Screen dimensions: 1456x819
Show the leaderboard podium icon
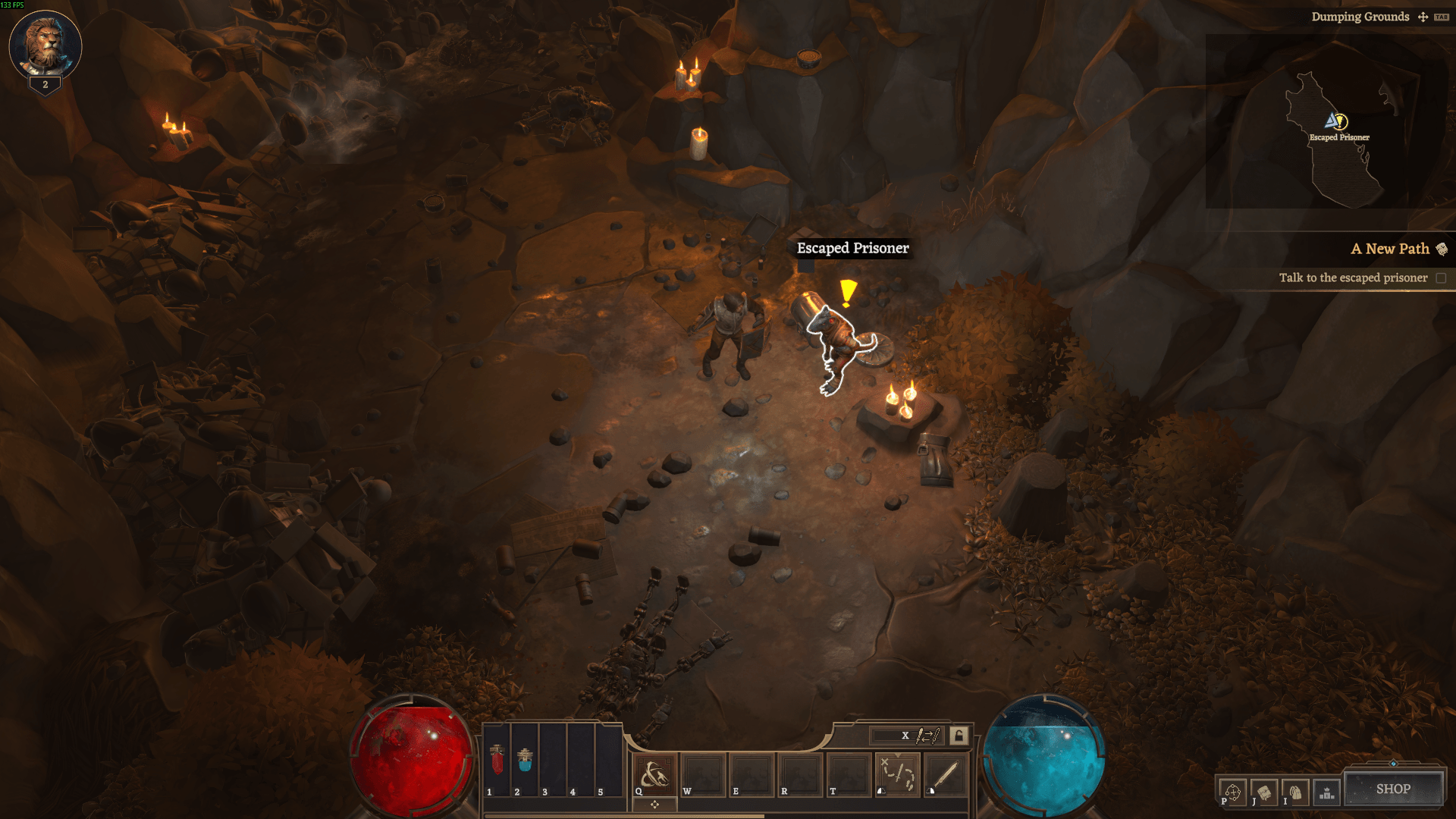click(1326, 792)
